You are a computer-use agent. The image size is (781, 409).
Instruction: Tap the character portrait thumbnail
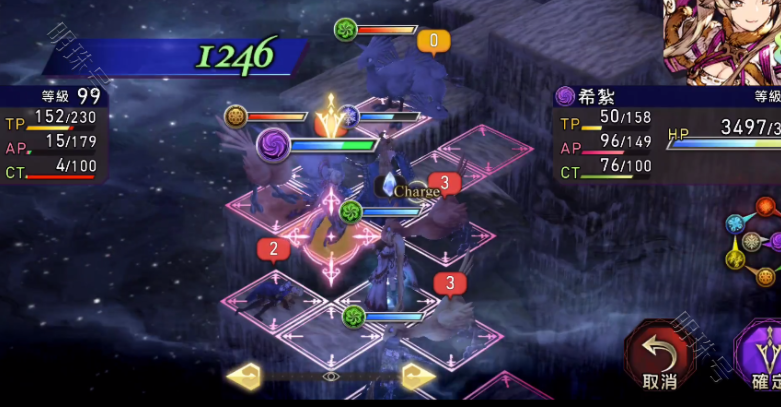pos(720,40)
